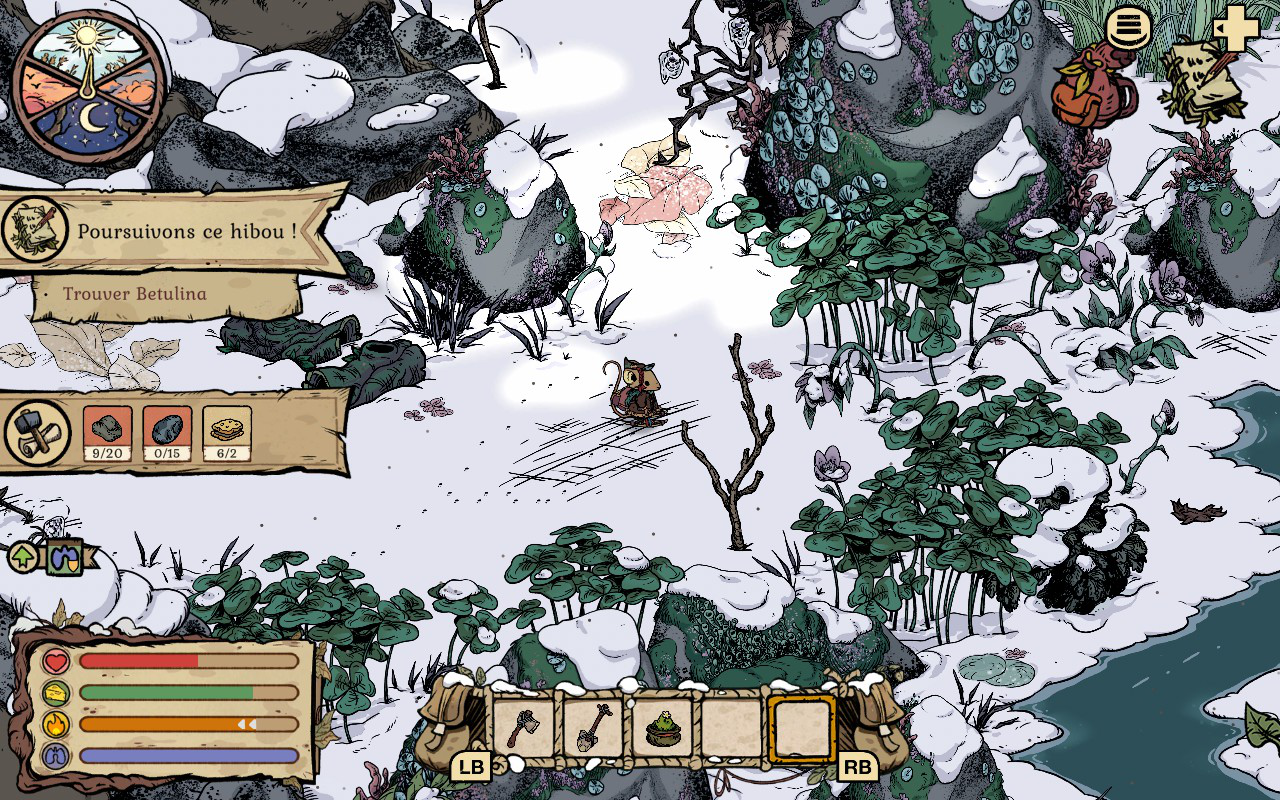Image resolution: width=1280 pixels, height=800 pixels.
Task: Select the sandwich ingredient showing 6/2
Action: click(227, 431)
